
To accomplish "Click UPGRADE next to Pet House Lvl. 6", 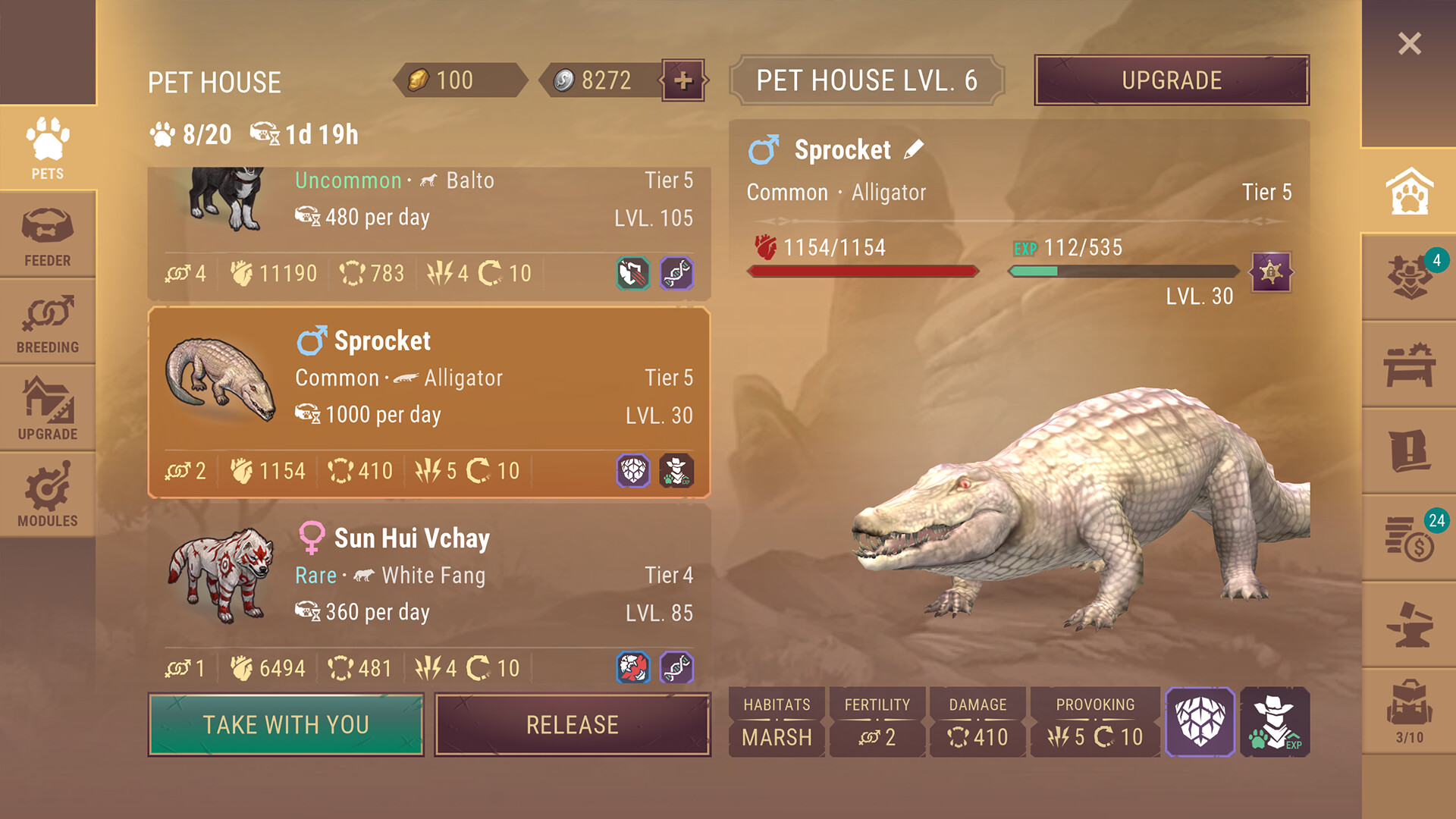I will tap(1170, 80).
